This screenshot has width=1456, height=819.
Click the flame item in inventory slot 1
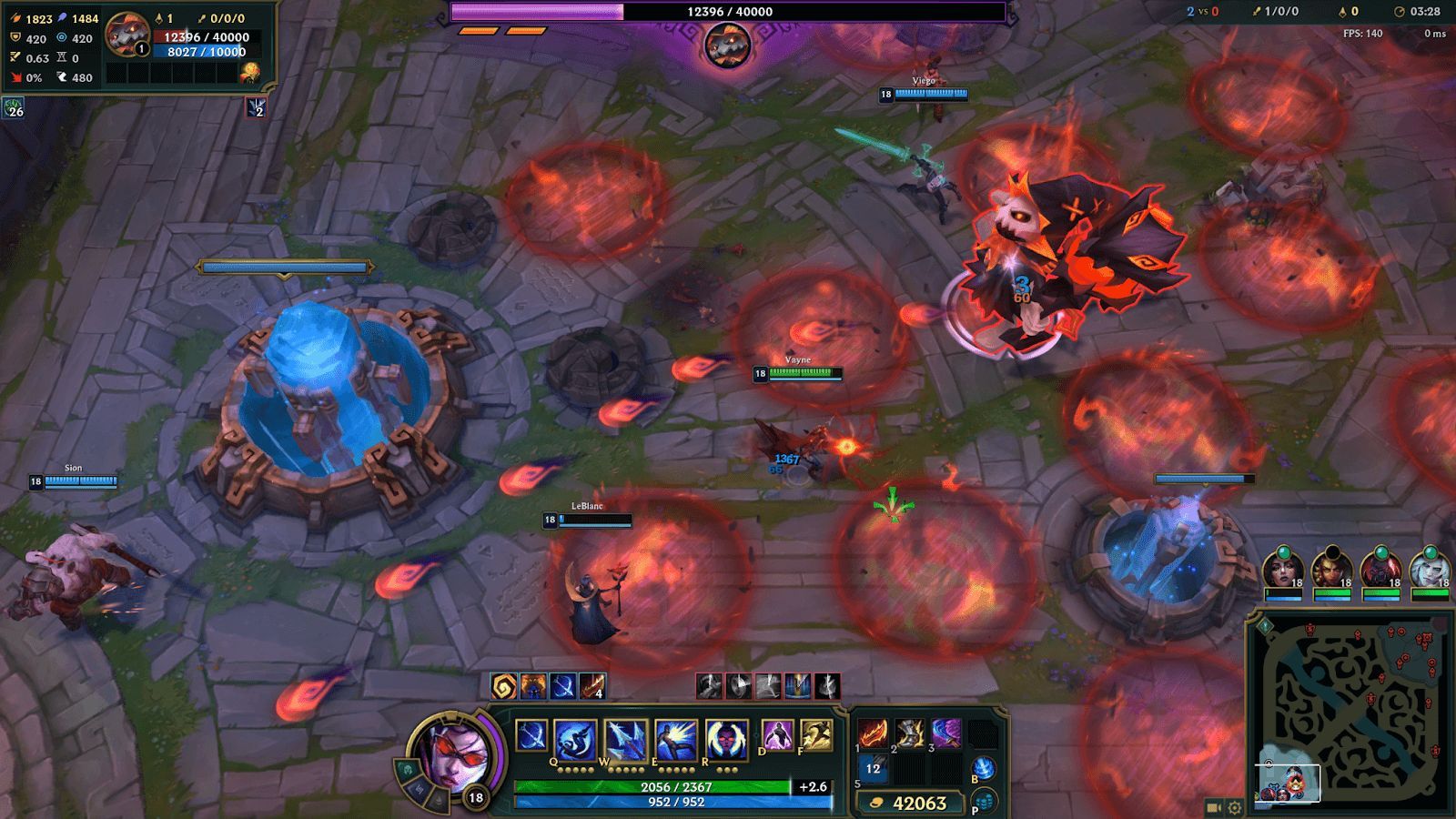pos(873,733)
